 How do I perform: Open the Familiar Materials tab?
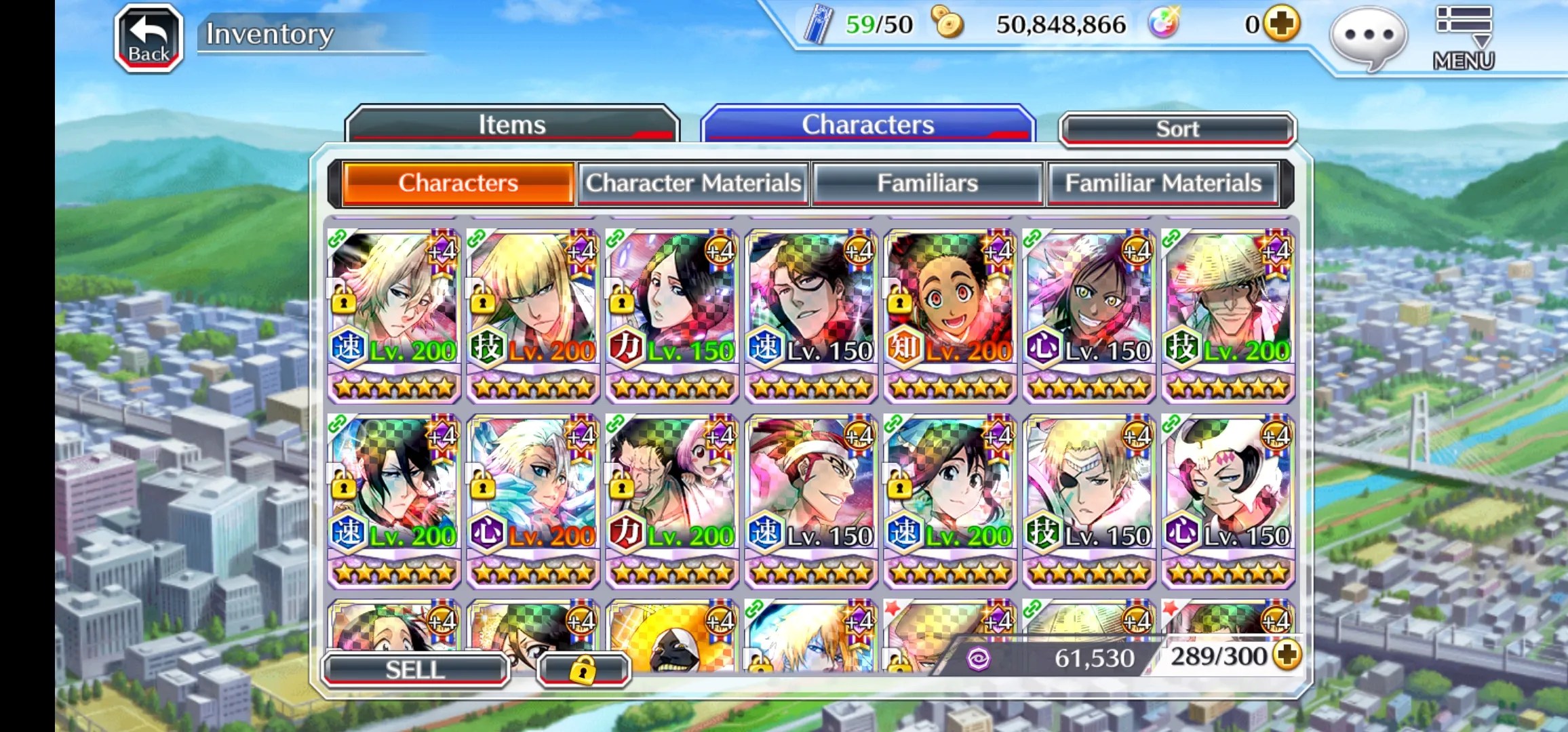[1162, 183]
